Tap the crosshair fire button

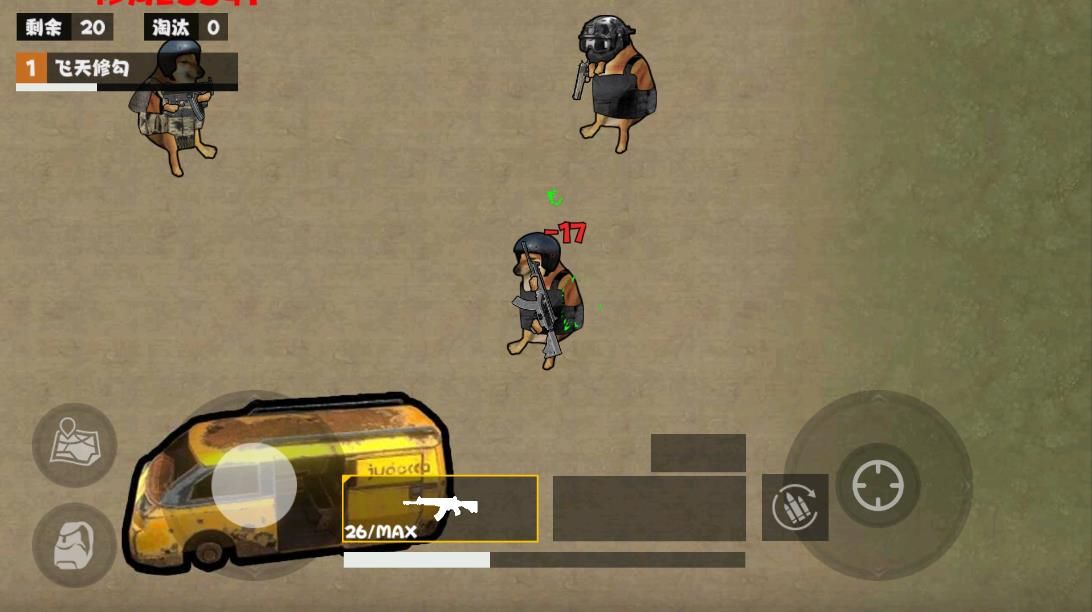[x=877, y=486]
